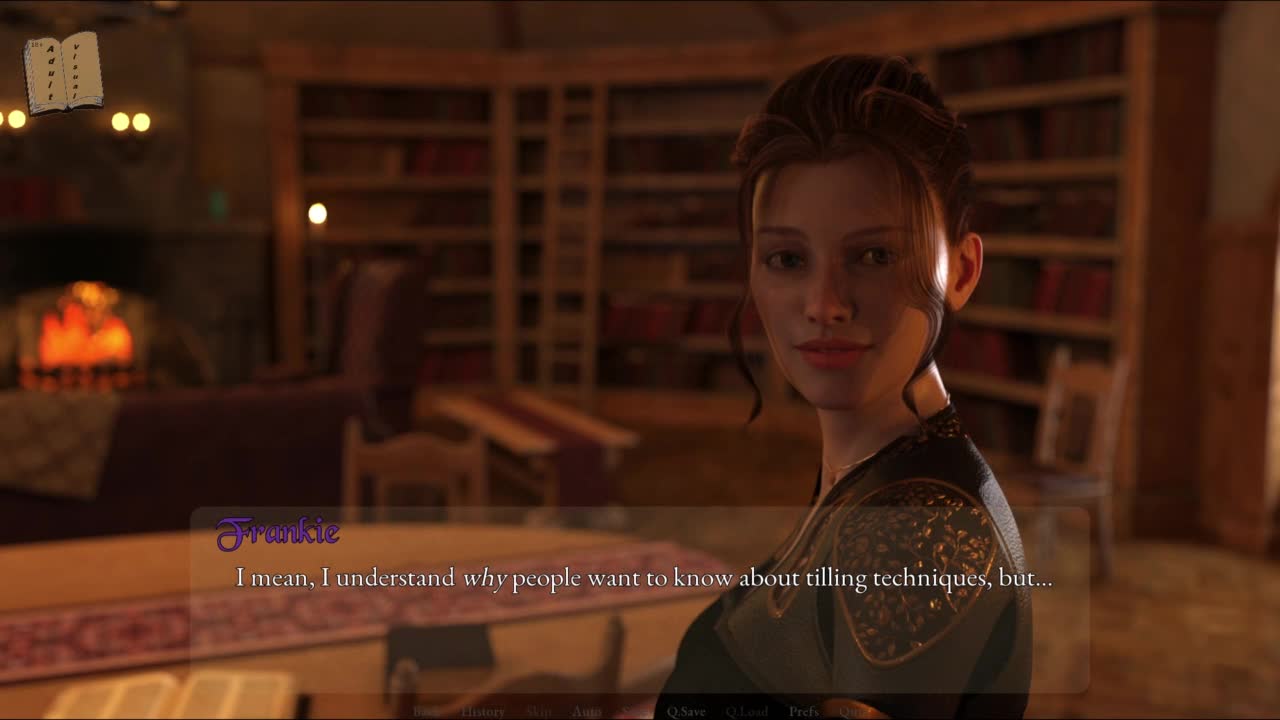Screen dimensions: 1280x720
Task: Open the Prefs settings menu
Action: (x=803, y=711)
